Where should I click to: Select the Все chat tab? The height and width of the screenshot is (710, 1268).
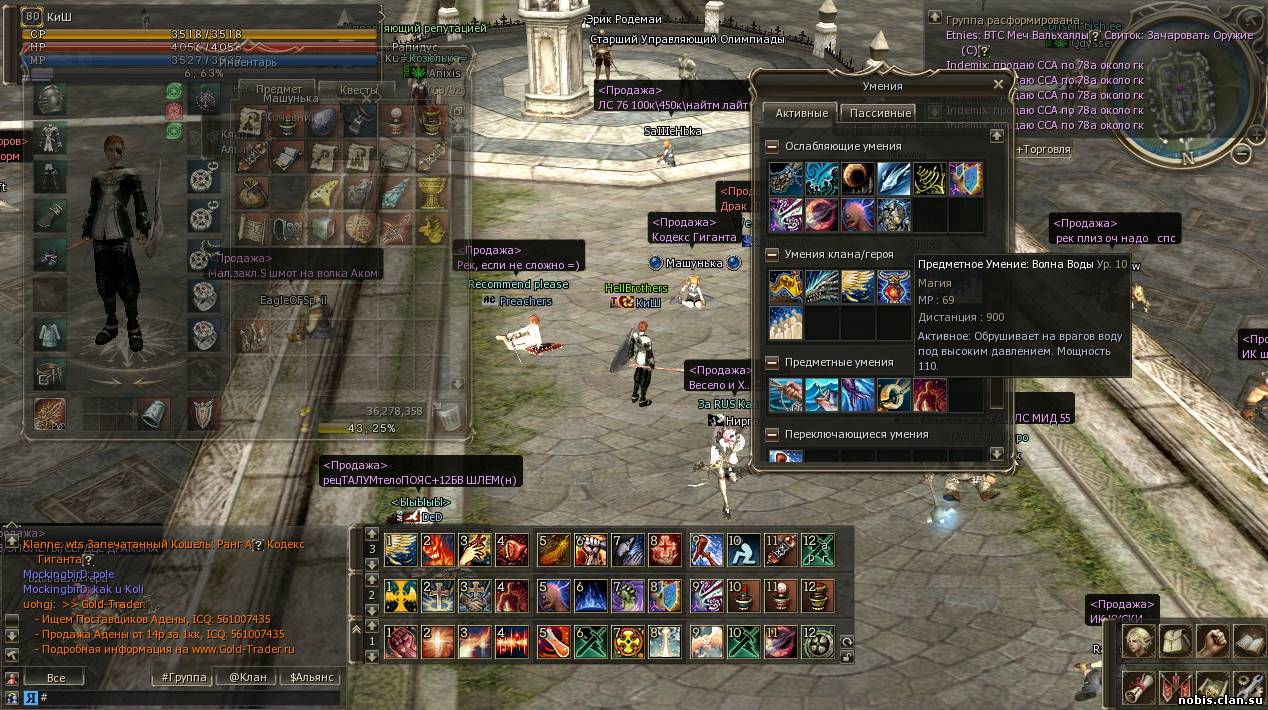(x=56, y=677)
